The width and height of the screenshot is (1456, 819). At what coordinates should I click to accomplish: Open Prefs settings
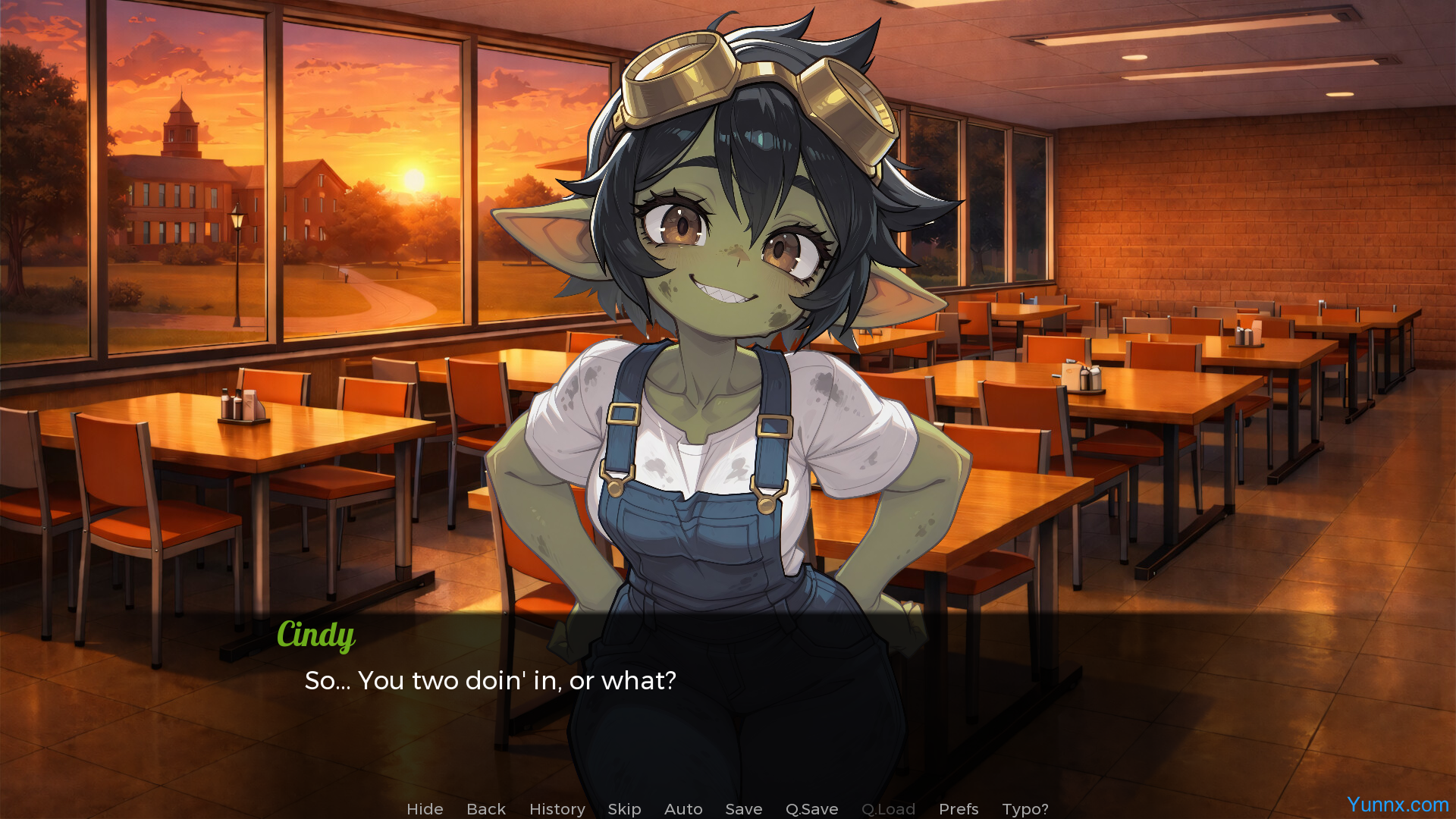(x=959, y=809)
